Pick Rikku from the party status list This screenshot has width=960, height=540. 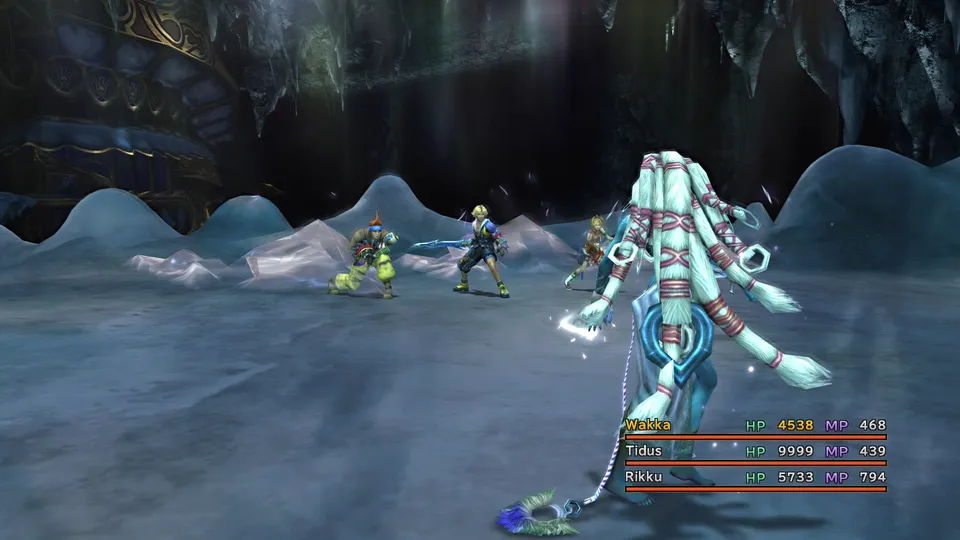(x=645, y=477)
